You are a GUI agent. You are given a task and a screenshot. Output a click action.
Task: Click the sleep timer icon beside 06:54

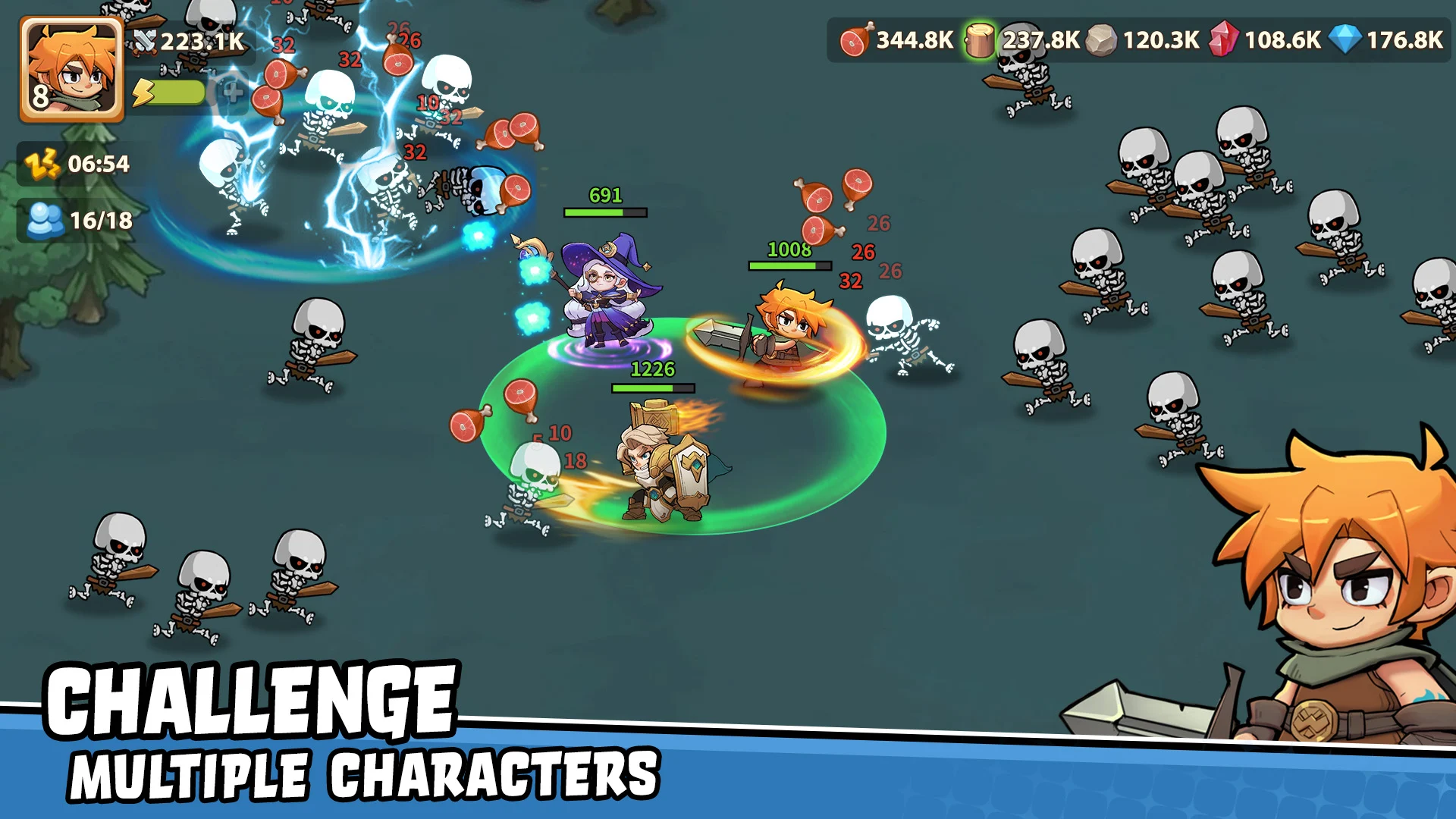[x=42, y=163]
